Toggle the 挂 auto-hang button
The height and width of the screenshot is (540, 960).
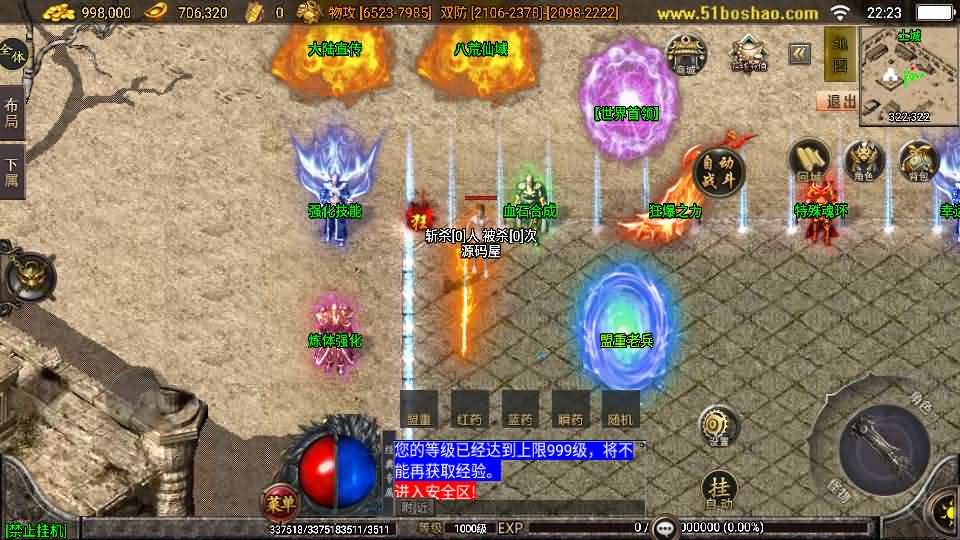(x=718, y=490)
